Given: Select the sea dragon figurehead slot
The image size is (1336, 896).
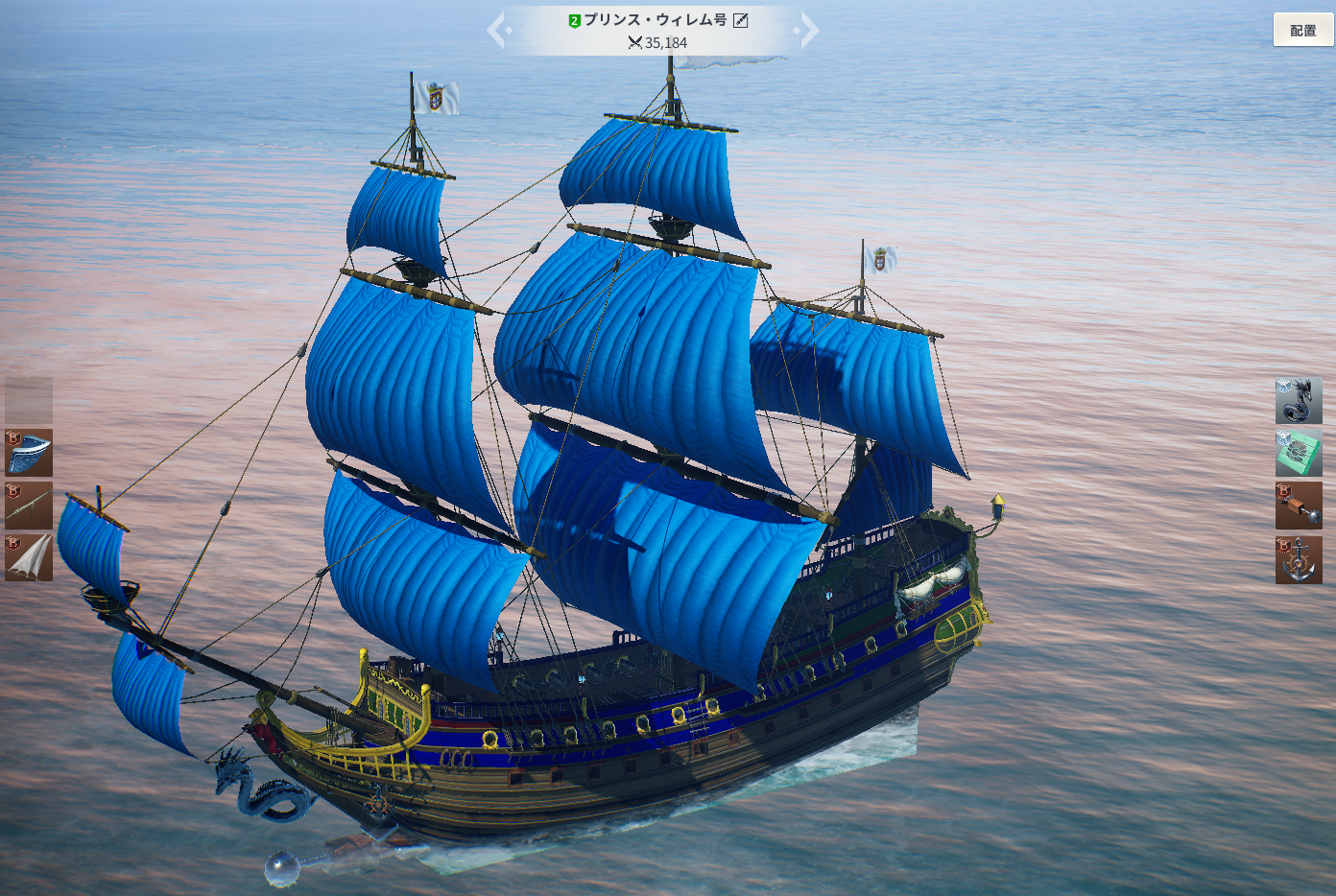Looking at the screenshot, I should [1299, 401].
